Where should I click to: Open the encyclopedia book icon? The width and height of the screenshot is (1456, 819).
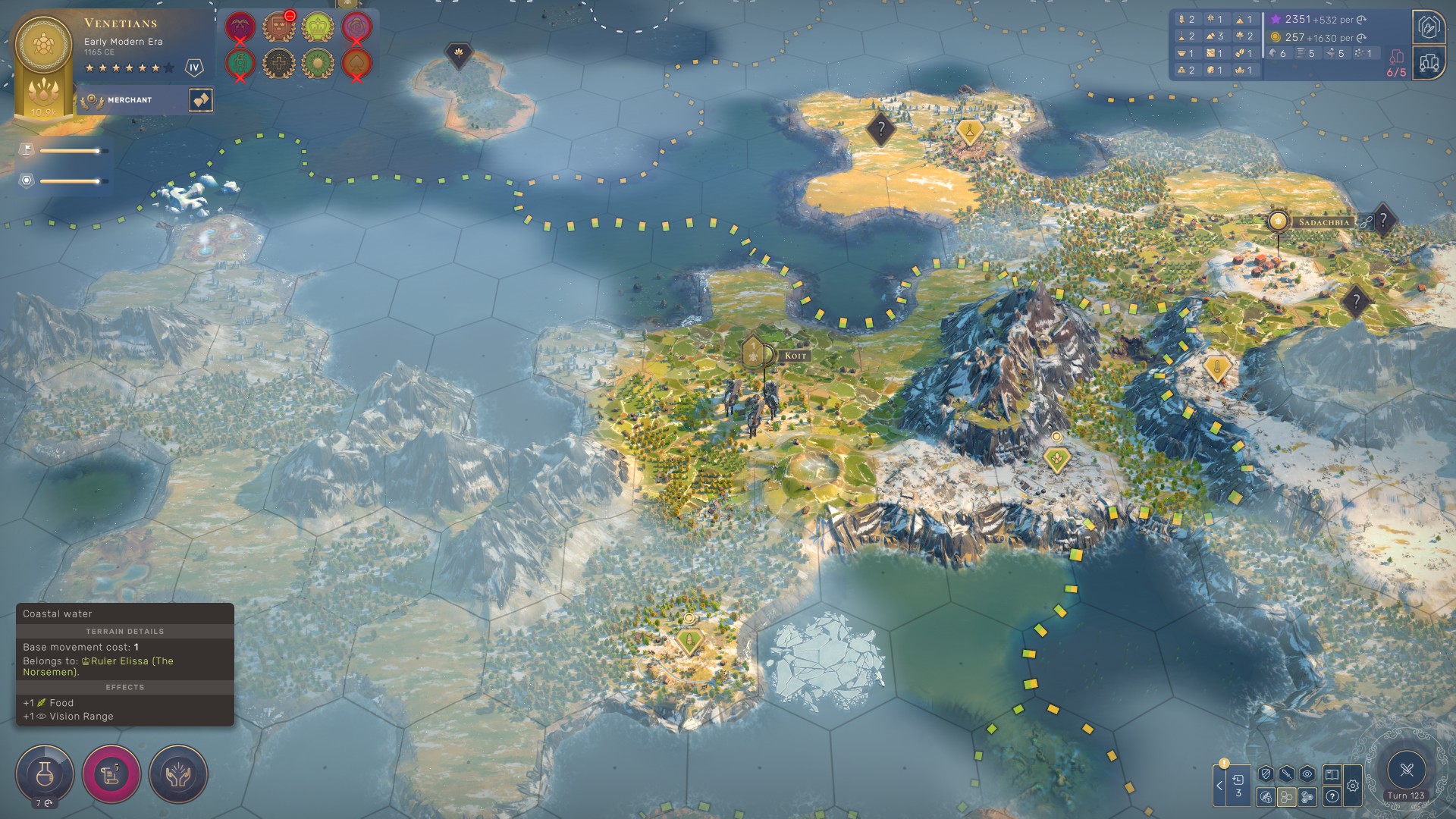[x=1332, y=774]
